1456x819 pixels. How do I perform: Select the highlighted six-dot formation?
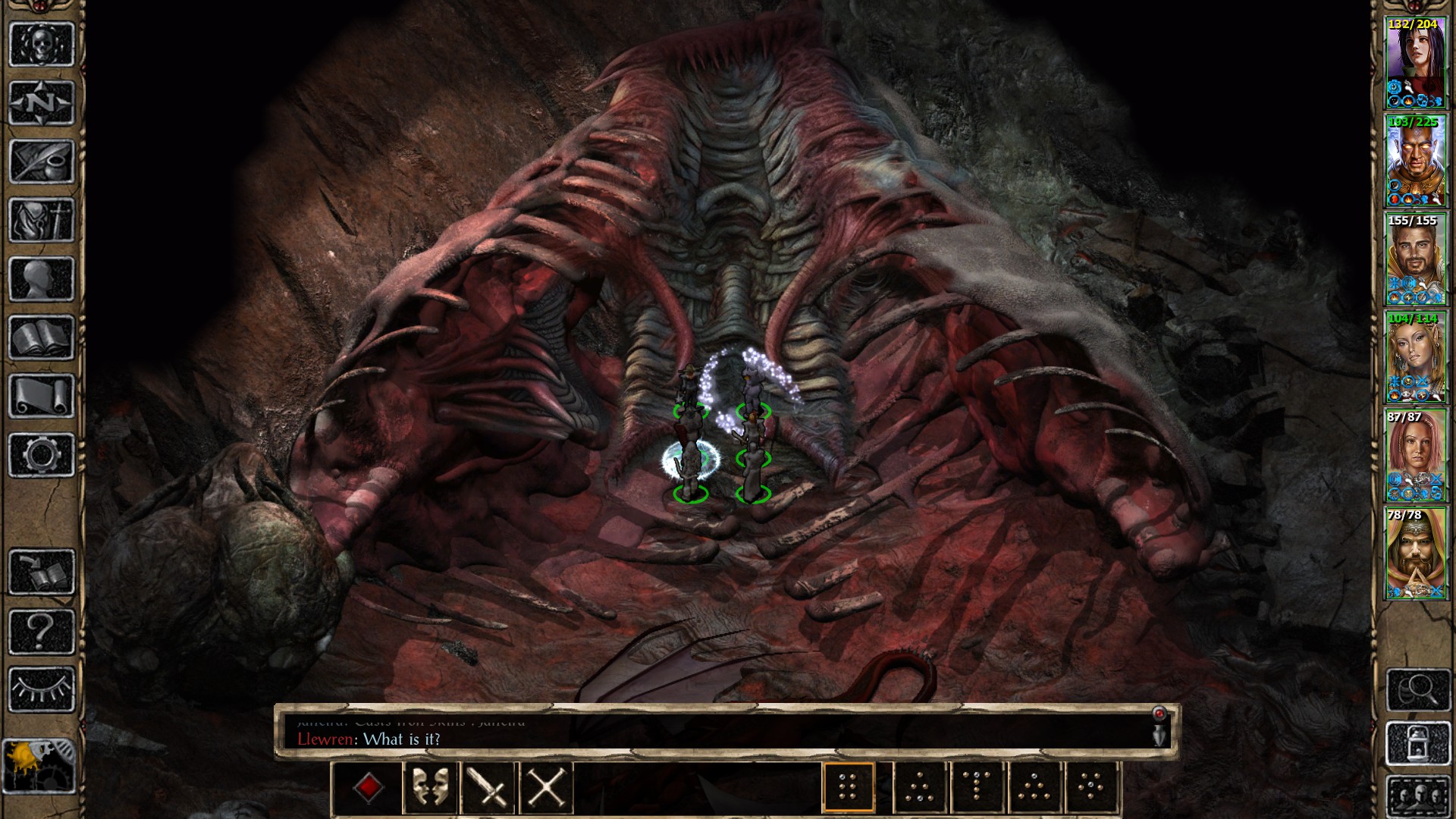pyautogui.click(x=849, y=789)
